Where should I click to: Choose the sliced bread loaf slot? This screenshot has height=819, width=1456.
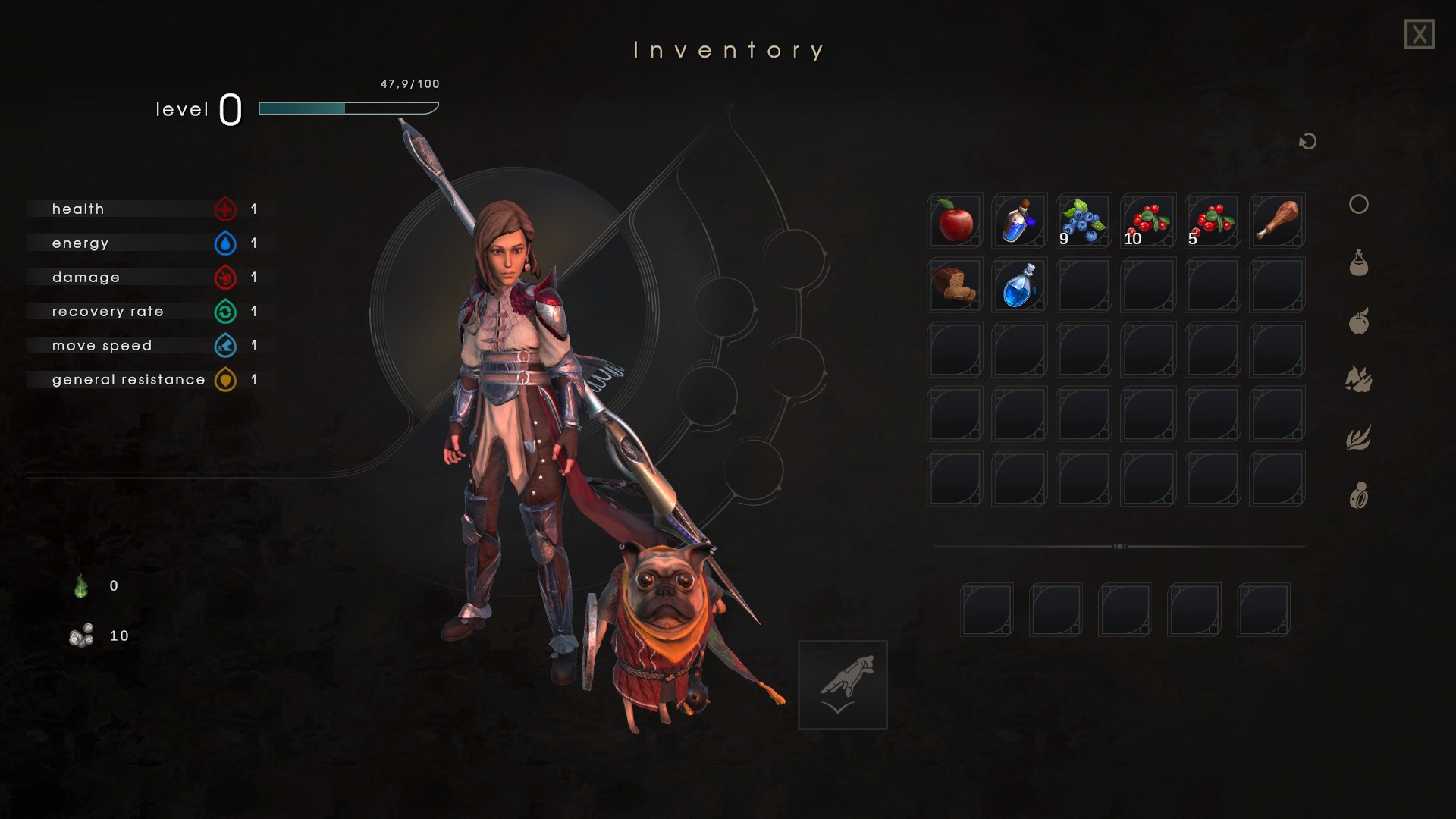955,285
